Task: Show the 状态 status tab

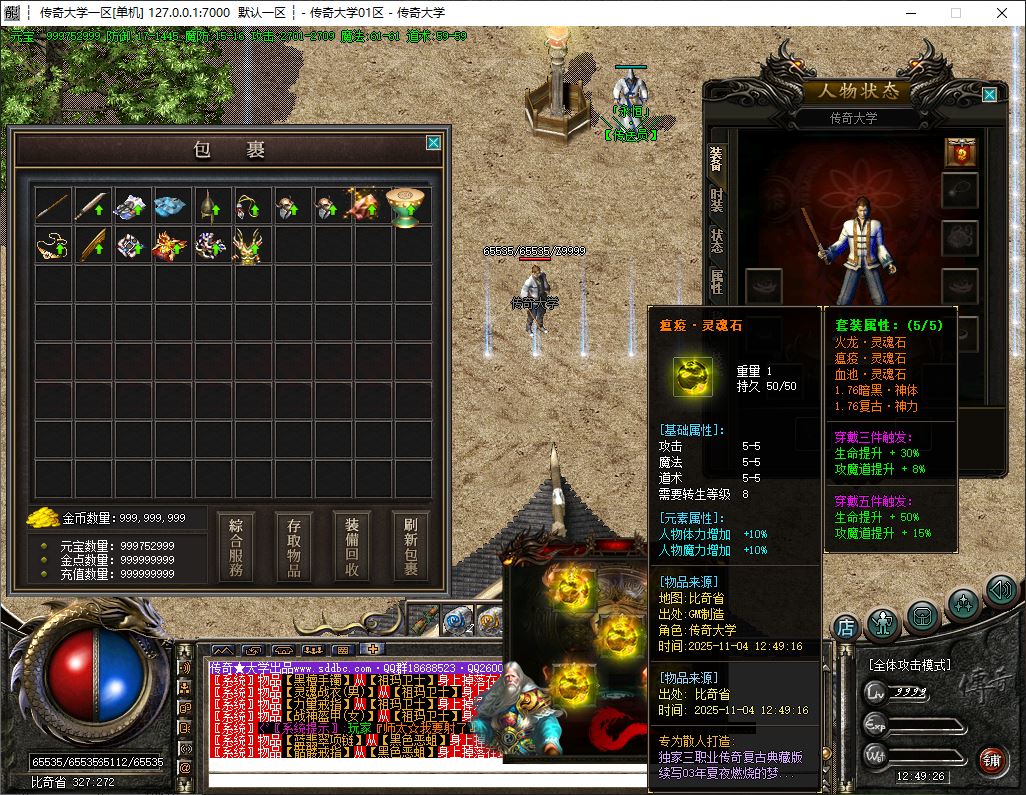Action: click(x=716, y=240)
